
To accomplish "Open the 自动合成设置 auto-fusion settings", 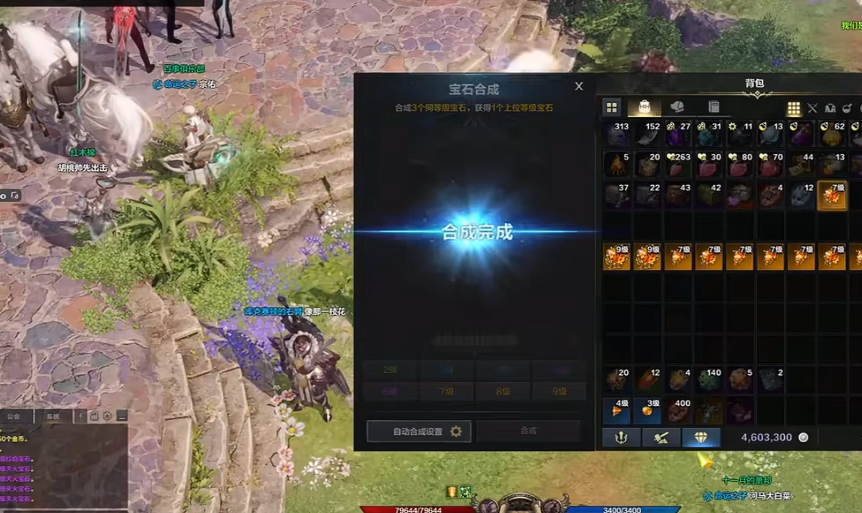I will [419, 431].
